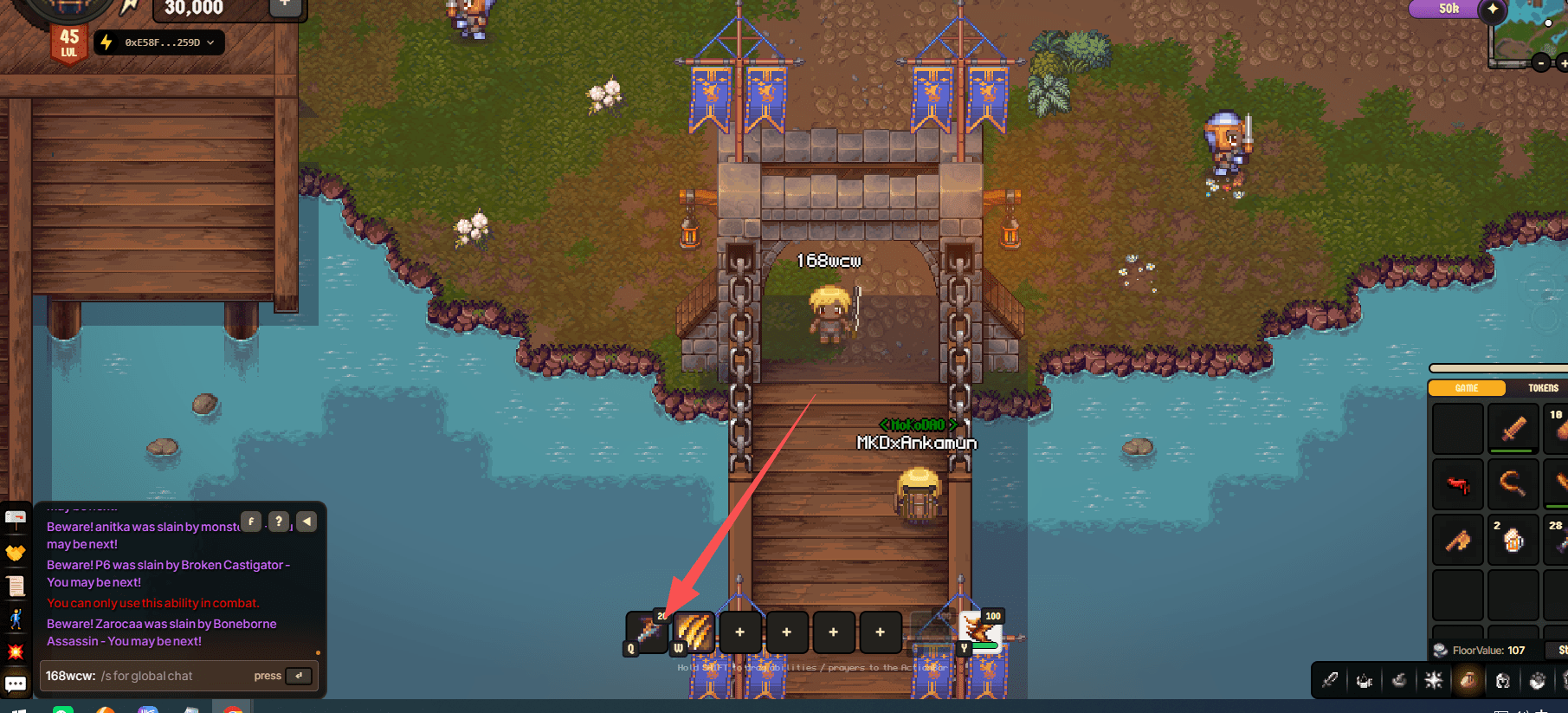
Task: Switch to the Tokens inventory tab
Action: [1542, 388]
